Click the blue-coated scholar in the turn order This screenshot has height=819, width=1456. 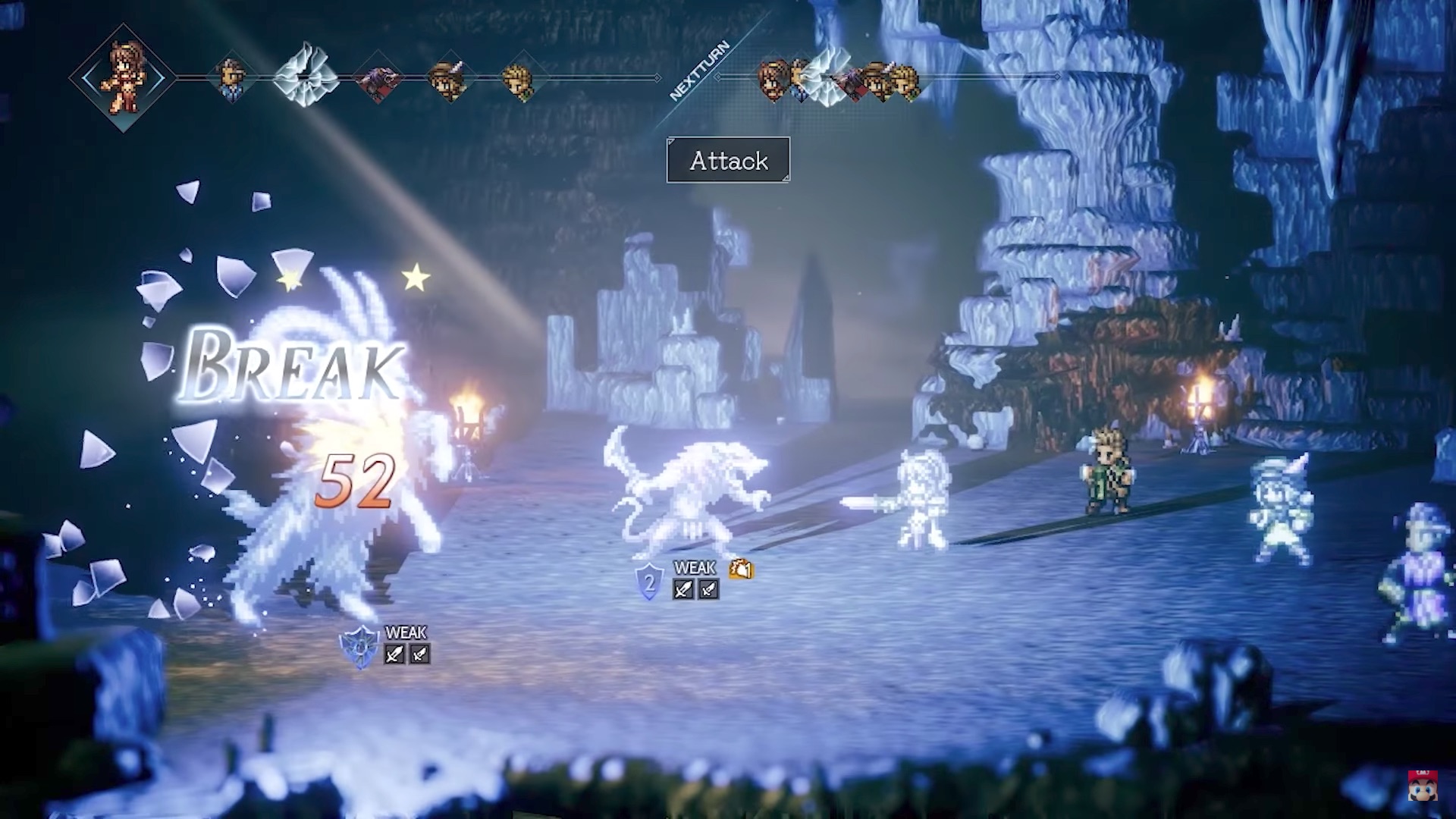[231, 79]
